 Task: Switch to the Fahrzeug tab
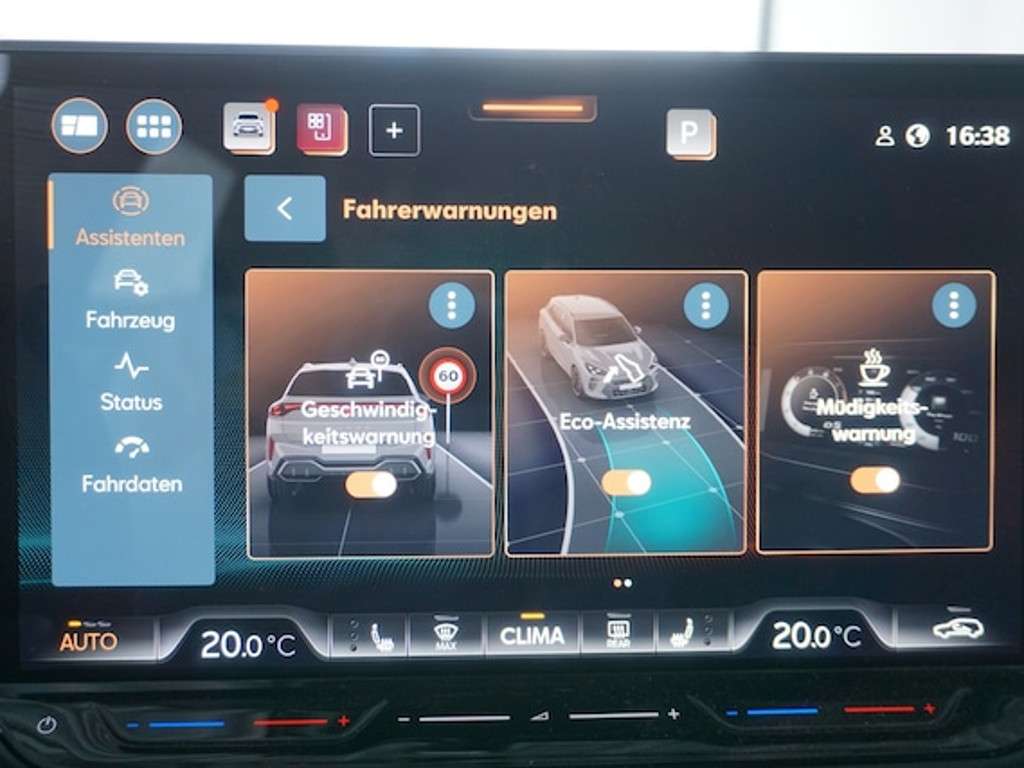130,301
